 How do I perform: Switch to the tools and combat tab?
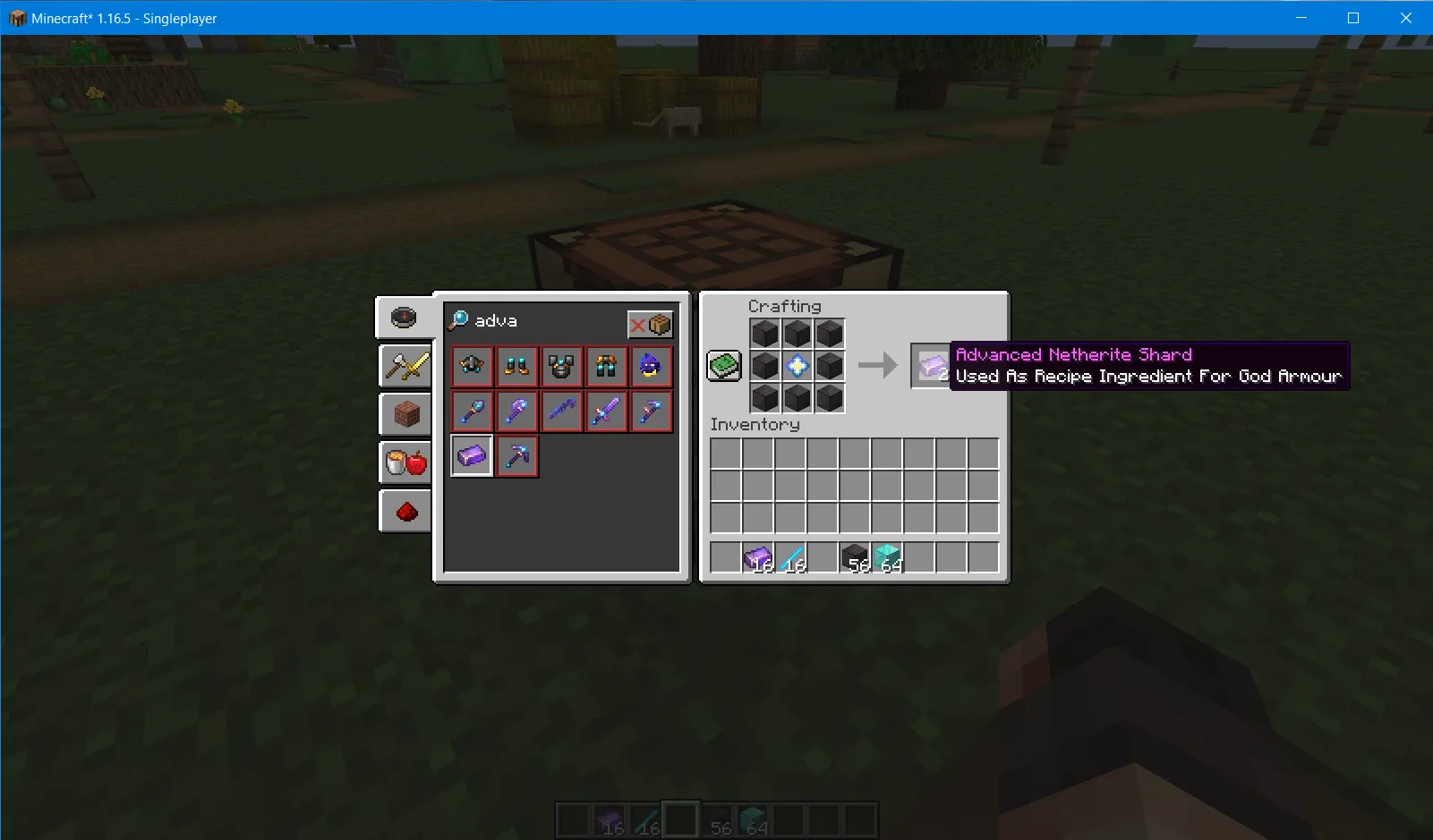(x=405, y=365)
